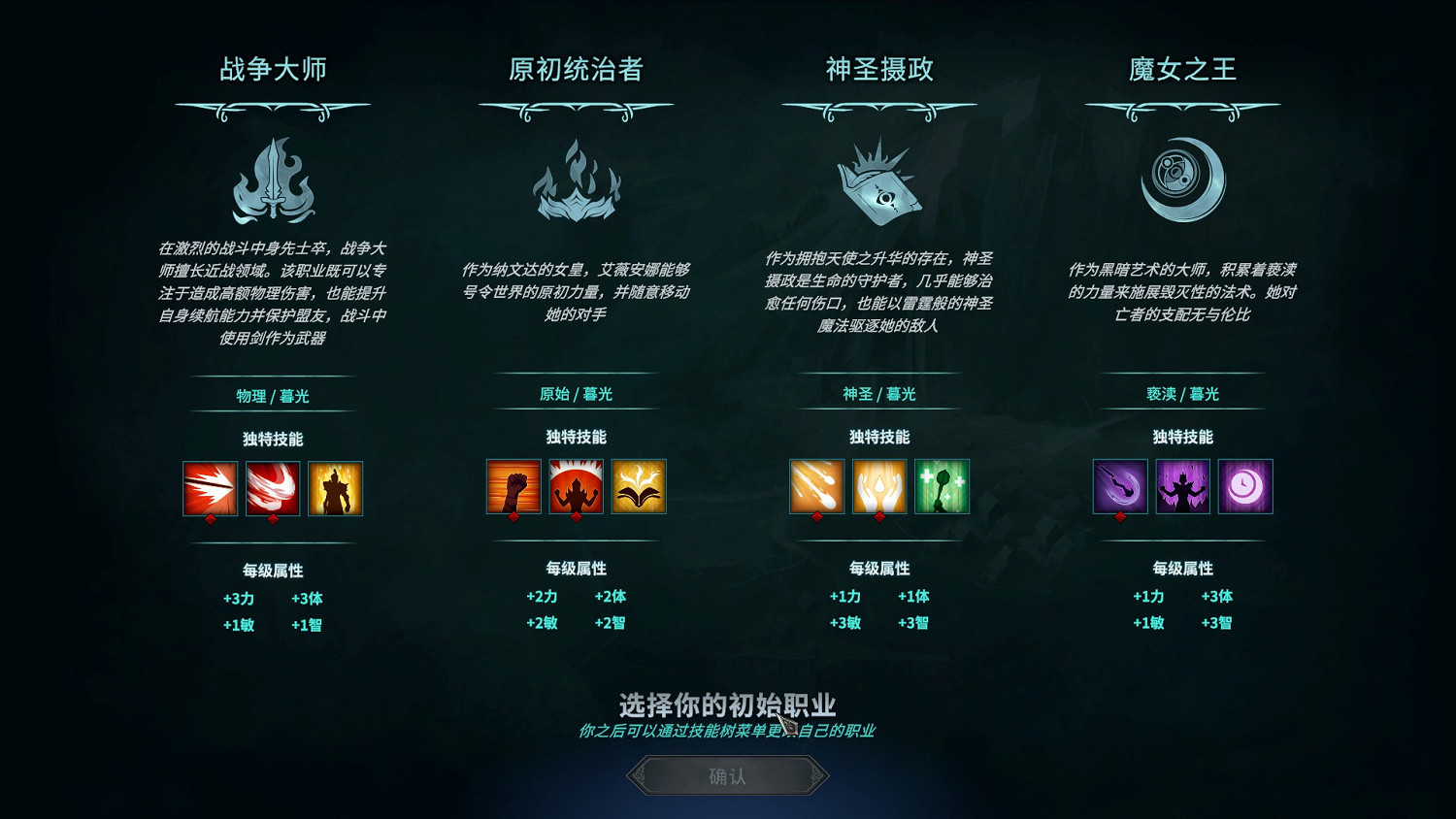Switch to the 魔女之王 class header
Screen dimensions: 1456x819
1180,69
